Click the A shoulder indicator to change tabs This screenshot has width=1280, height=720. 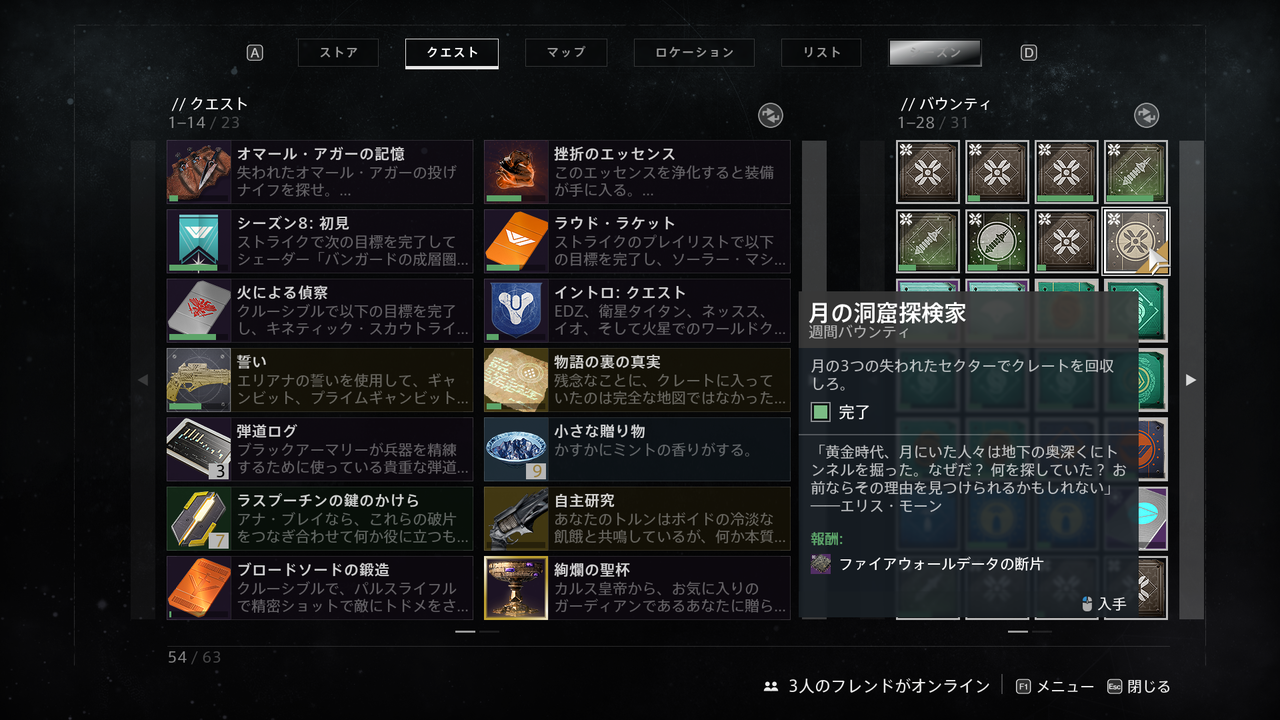[x=253, y=52]
